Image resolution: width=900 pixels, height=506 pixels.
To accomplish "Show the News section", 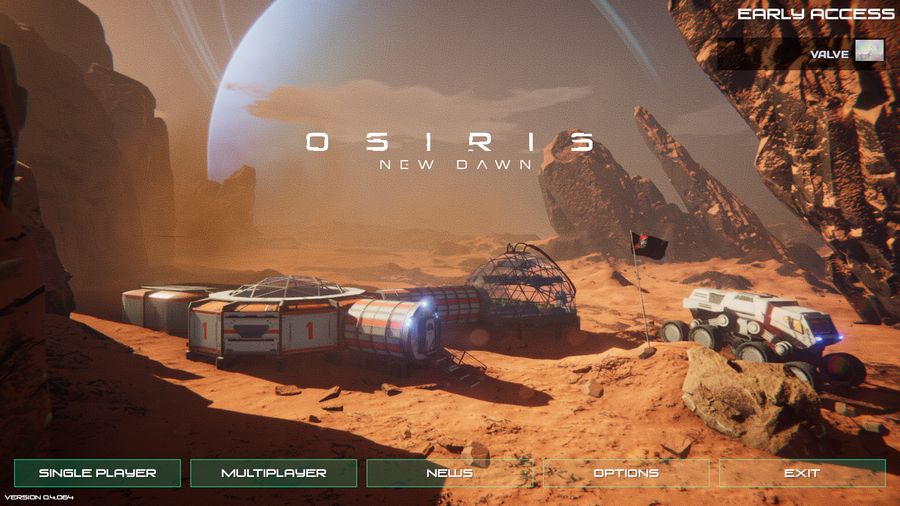I will (449, 473).
